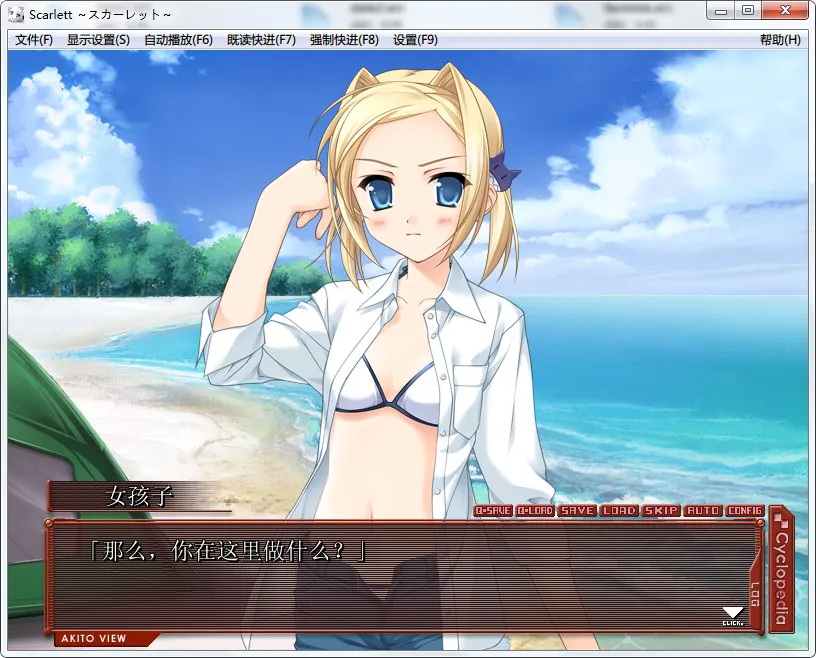The height and width of the screenshot is (658, 816).
Task: Select 自动播放(F6) auto play in menu bar
Action: coord(178,40)
